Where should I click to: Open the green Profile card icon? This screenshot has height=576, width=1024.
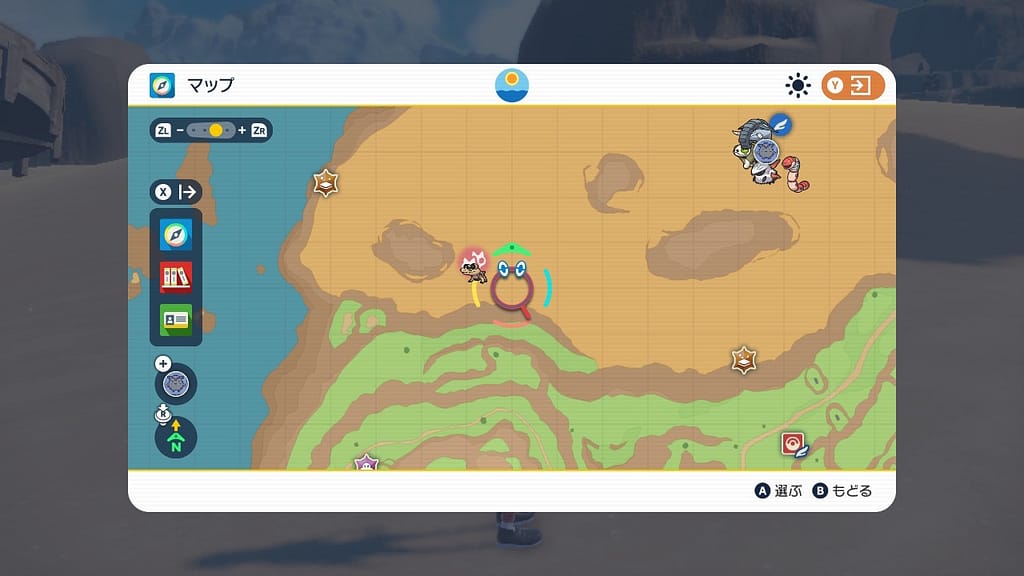(176, 320)
